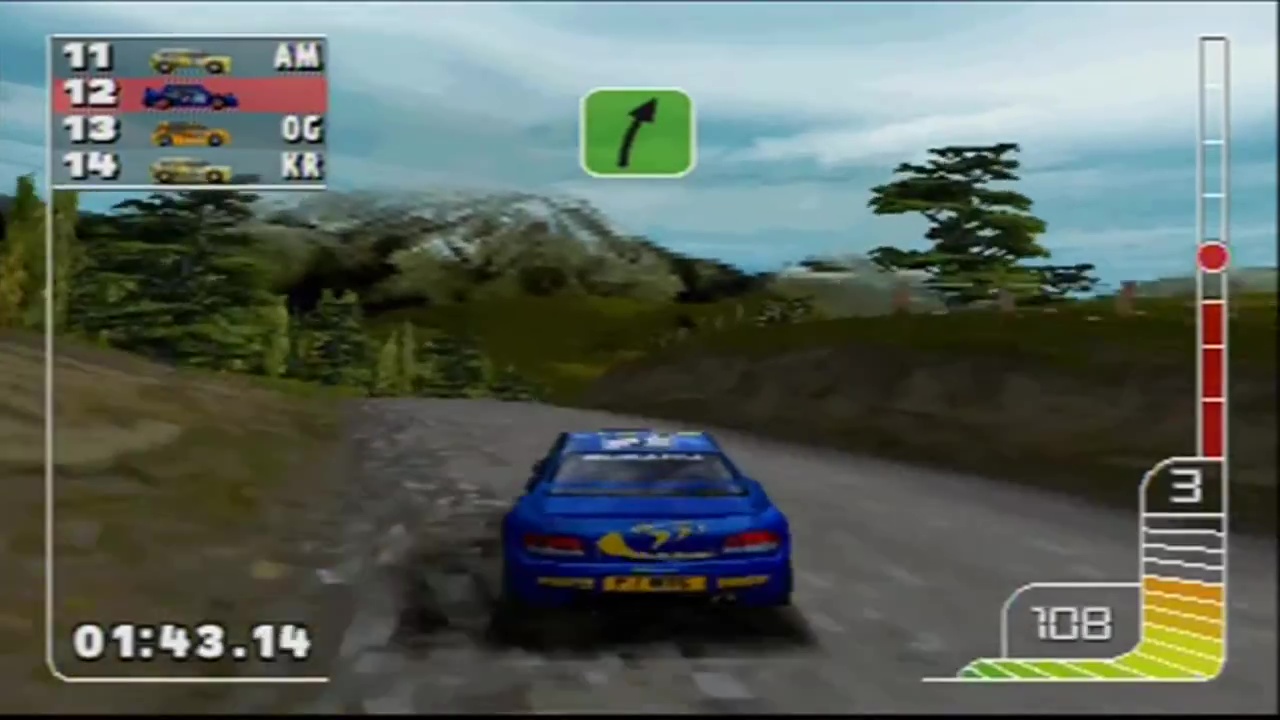Click the red stage progress marker

(1213, 257)
